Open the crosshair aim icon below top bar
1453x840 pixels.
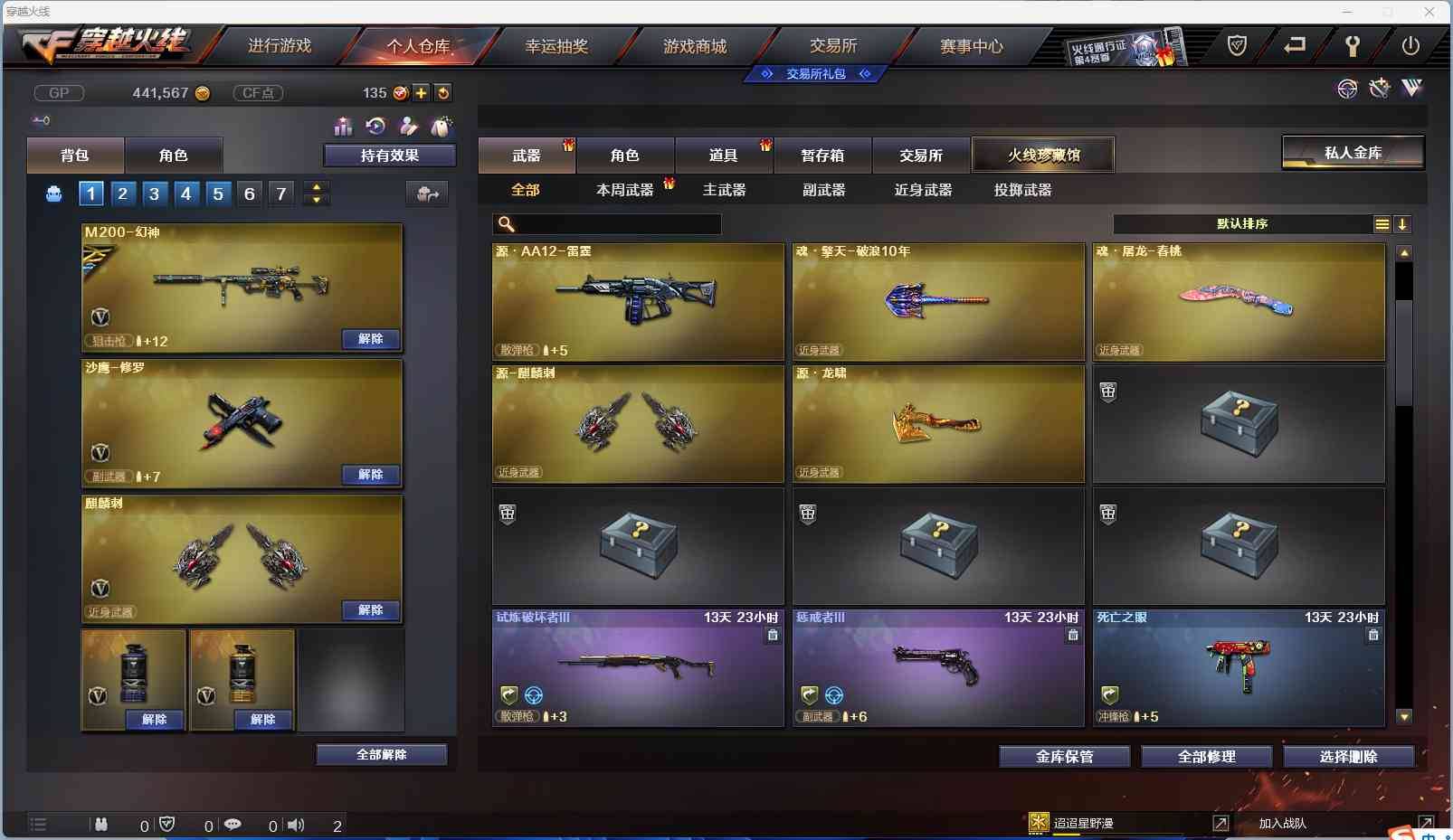pos(1347,88)
